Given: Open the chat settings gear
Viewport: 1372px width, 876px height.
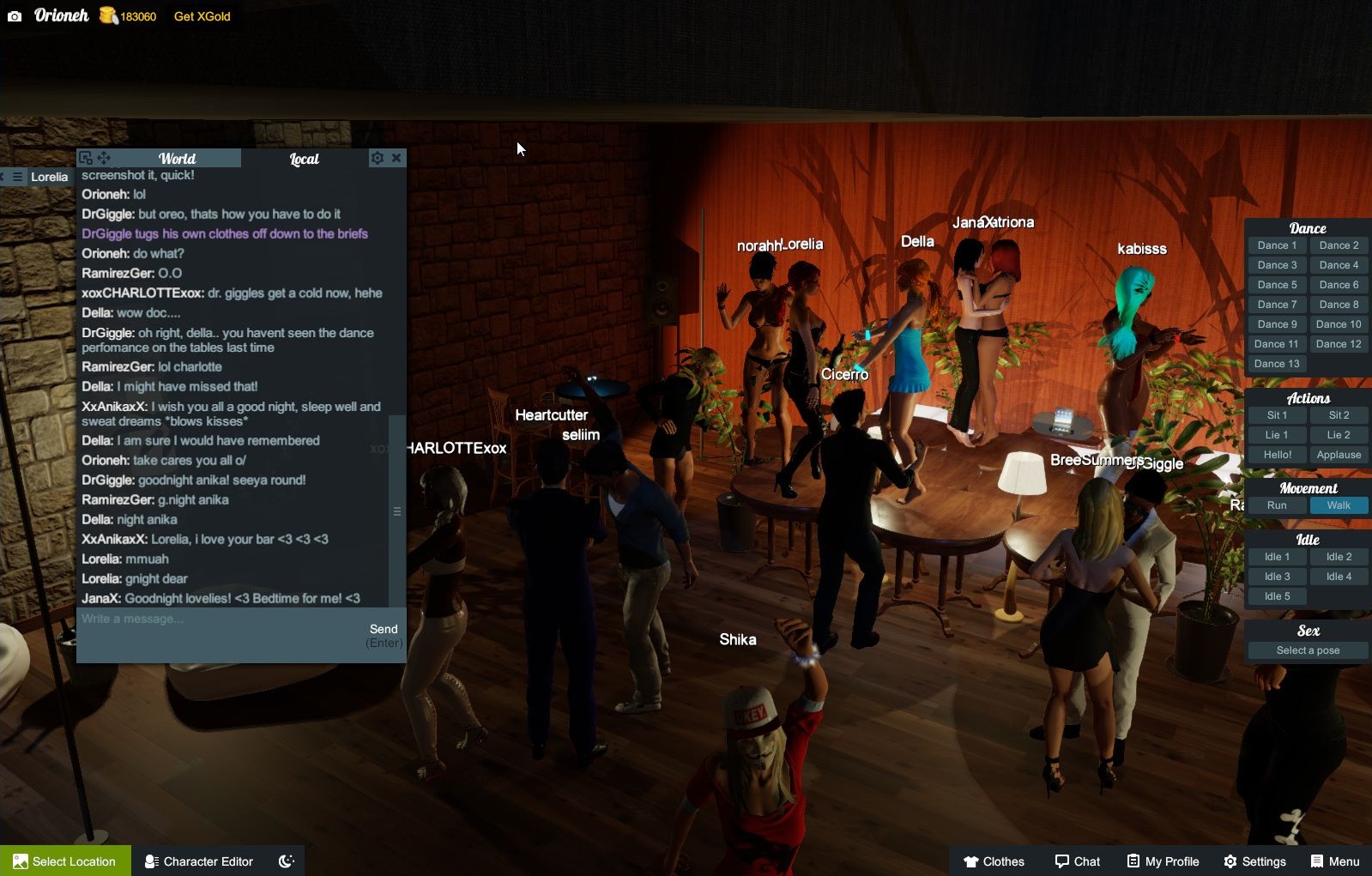Looking at the screenshot, I should pos(377,158).
